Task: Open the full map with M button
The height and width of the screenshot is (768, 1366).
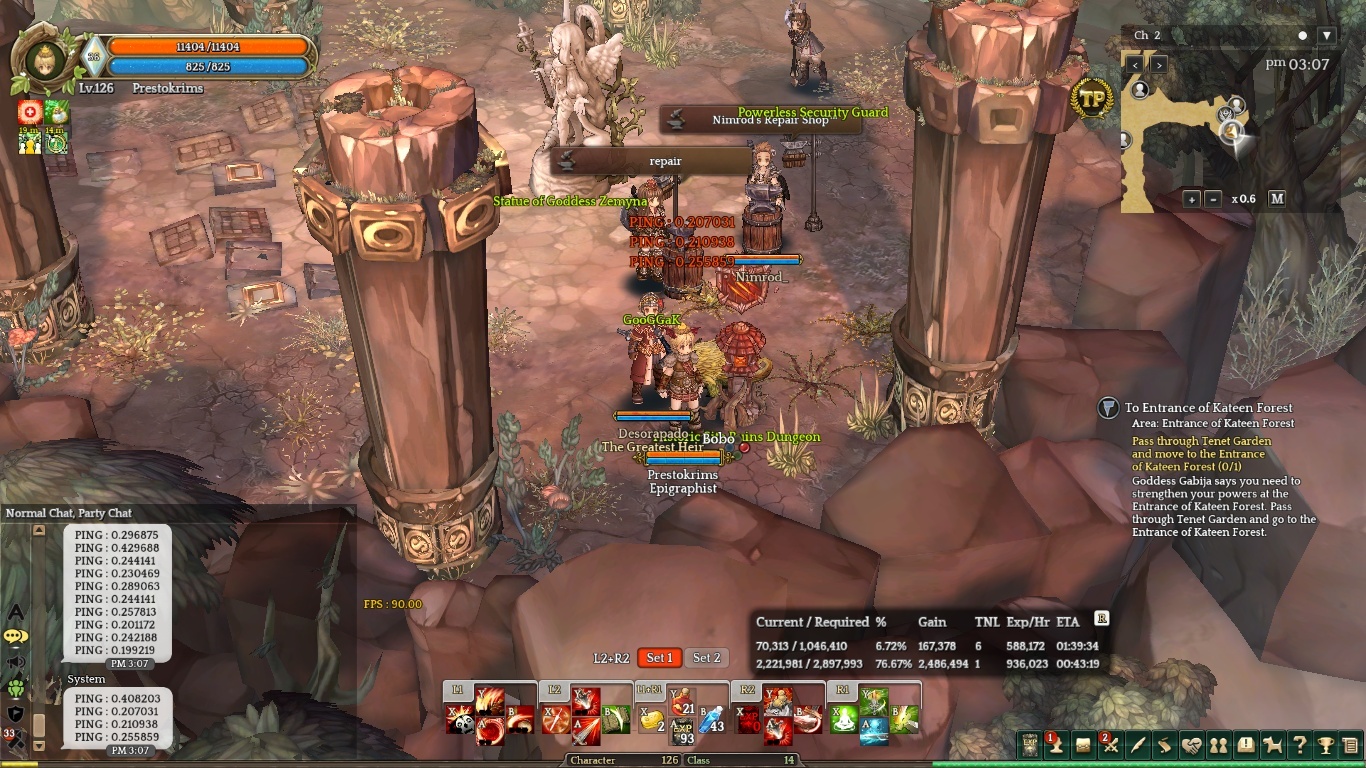Action: [x=1277, y=199]
